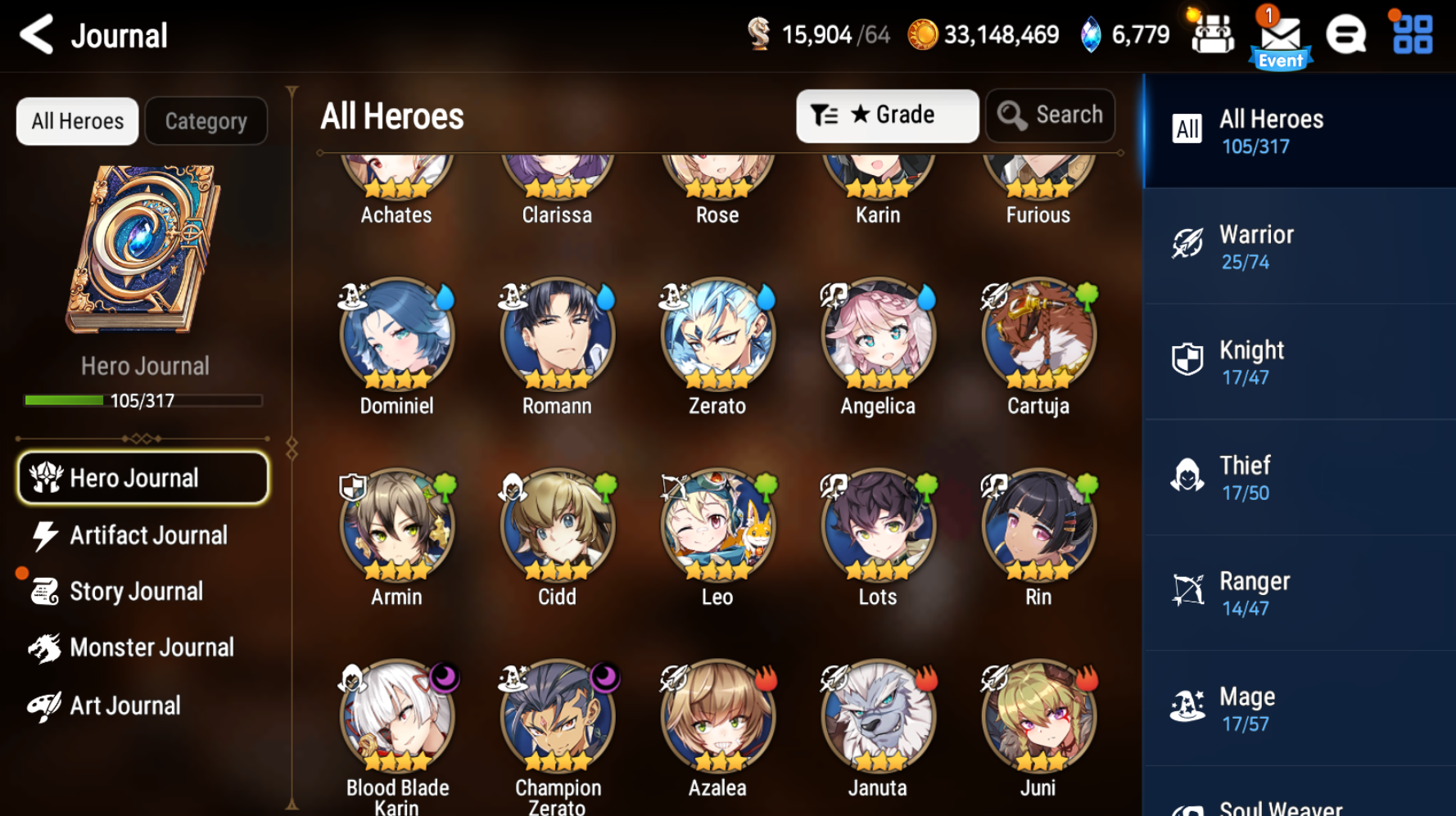Select the Mage class filter
This screenshot has height=816, width=1456.
coord(1299,707)
